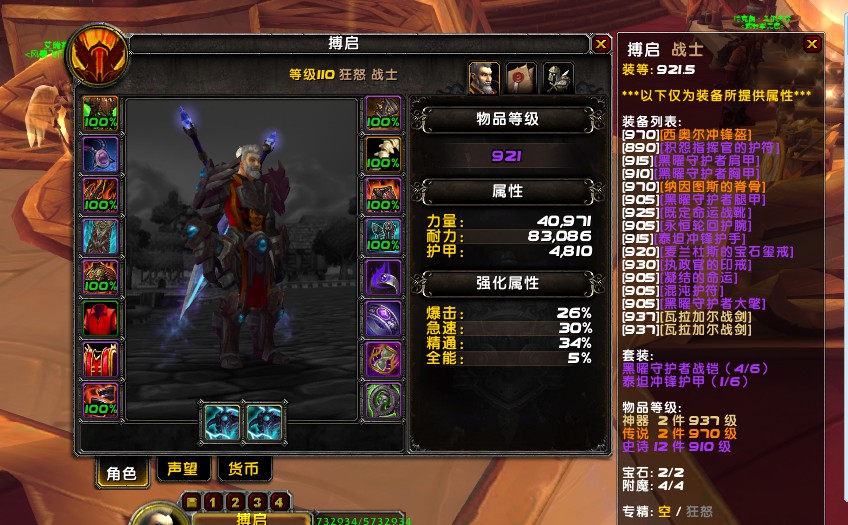
Task: Open the 货币 currency tab
Action: point(243,470)
